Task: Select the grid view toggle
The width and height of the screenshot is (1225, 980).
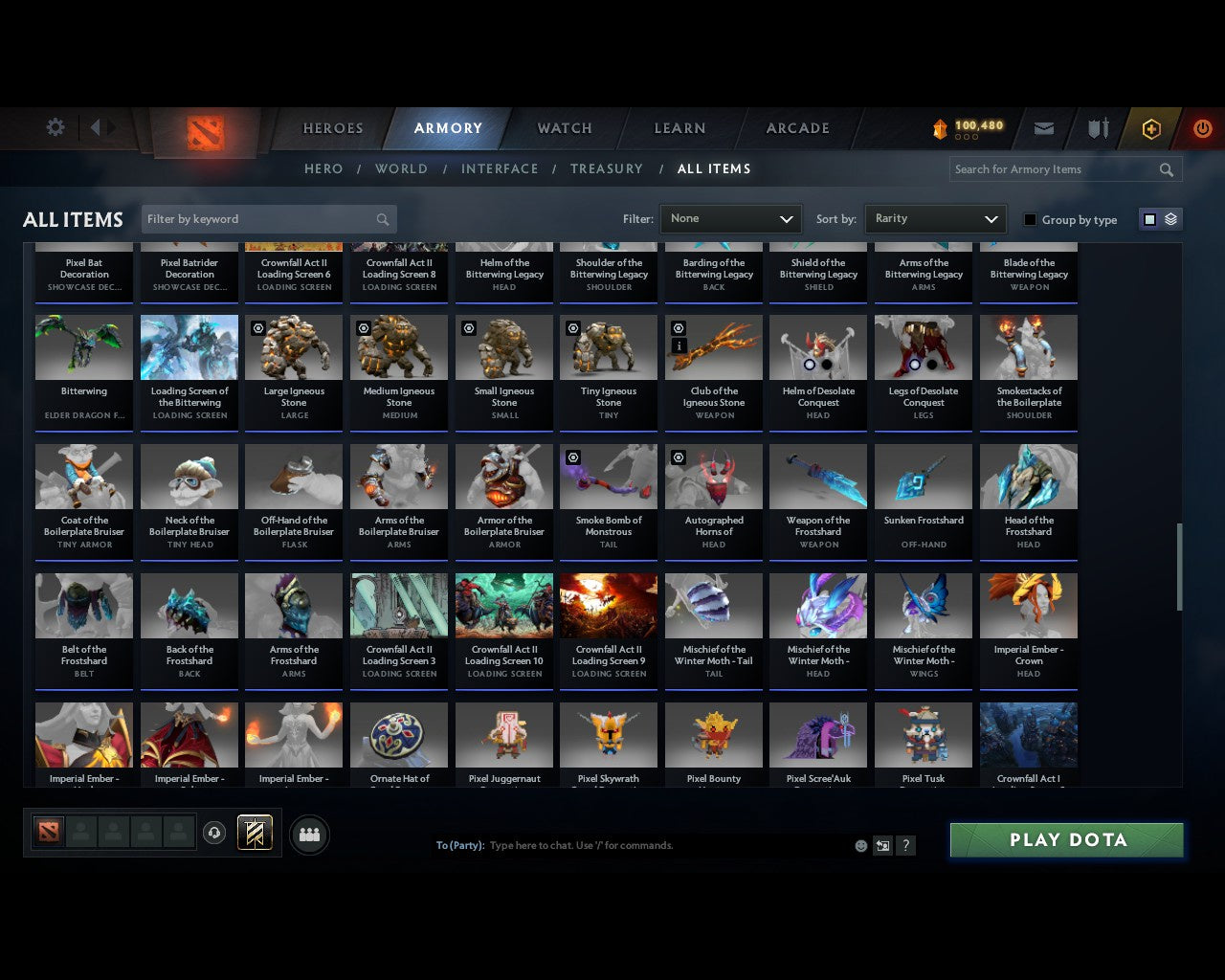Action: (1149, 218)
